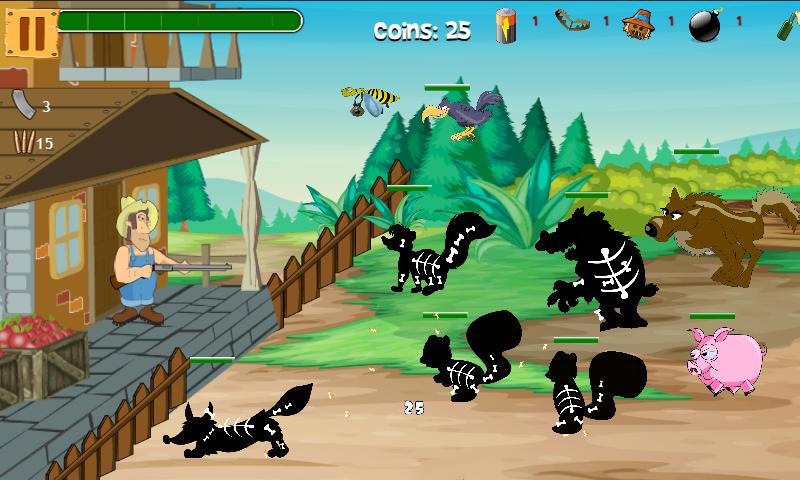The width and height of the screenshot is (800, 480).
Task: Activate the black bomb item
Action: pos(705,26)
